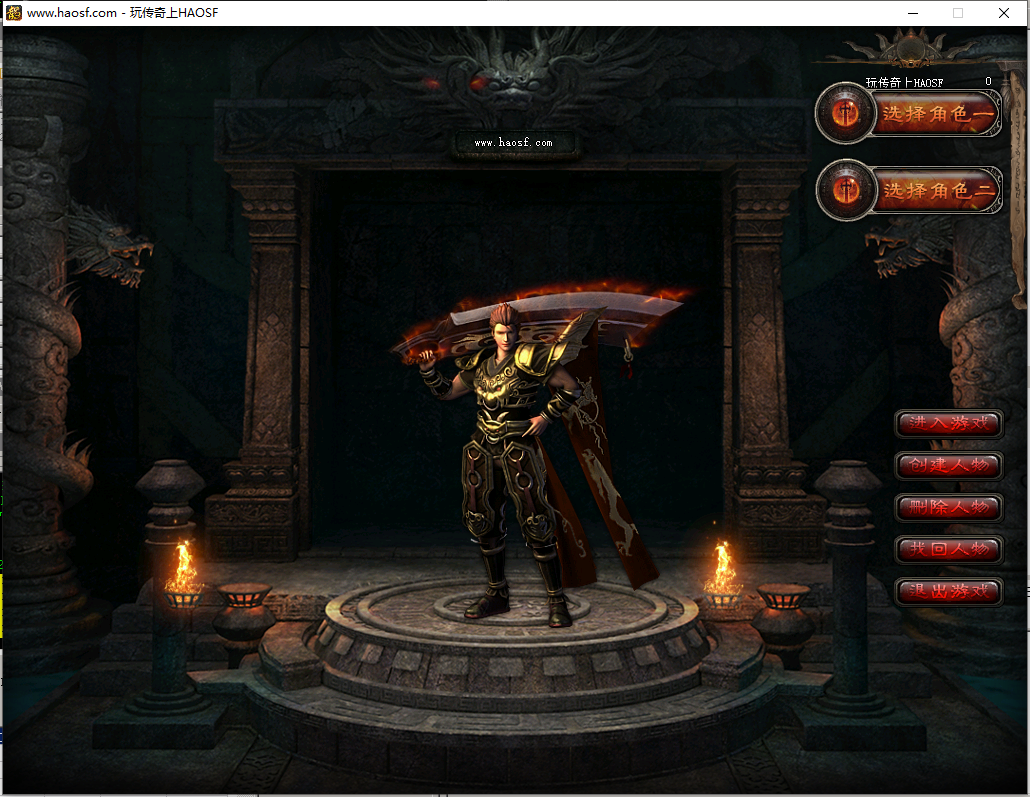This screenshot has height=797, width=1030.
Task: Recover a deleted character (找回人物)
Action: click(x=948, y=549)
